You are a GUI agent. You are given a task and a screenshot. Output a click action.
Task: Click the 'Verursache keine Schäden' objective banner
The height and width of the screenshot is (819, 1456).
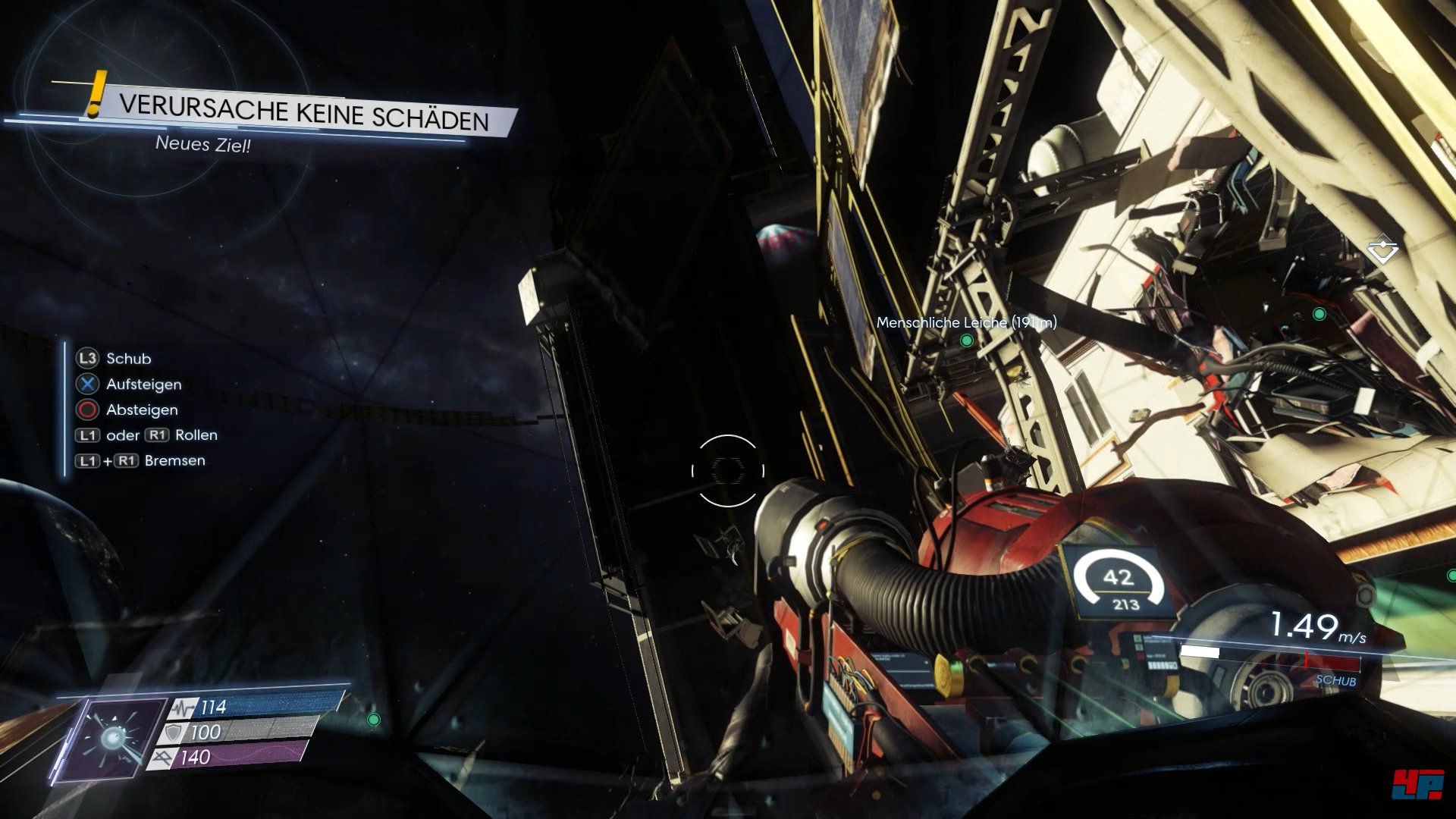(x=303, y=112)
